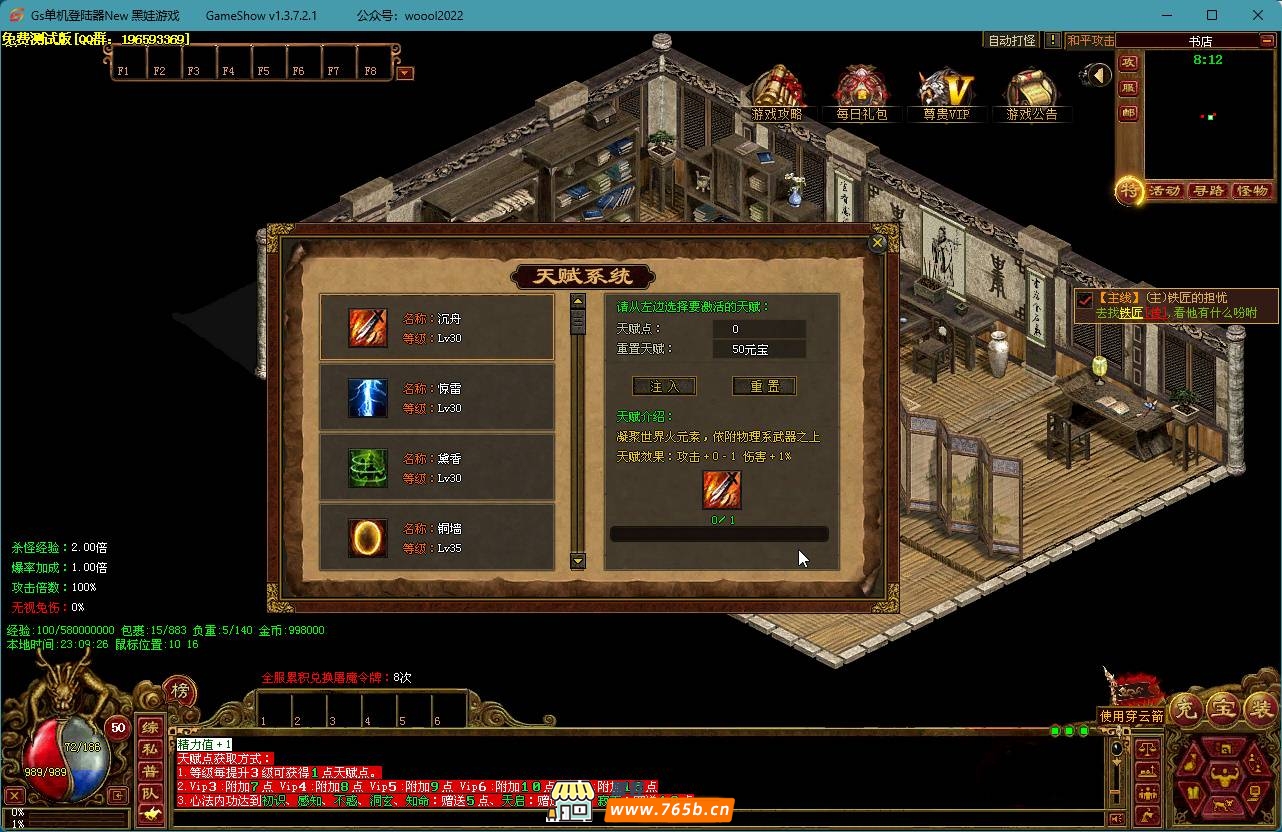Click the talent list's down arrow
This screenshot has width=1282, height=832.
[577, 561]
